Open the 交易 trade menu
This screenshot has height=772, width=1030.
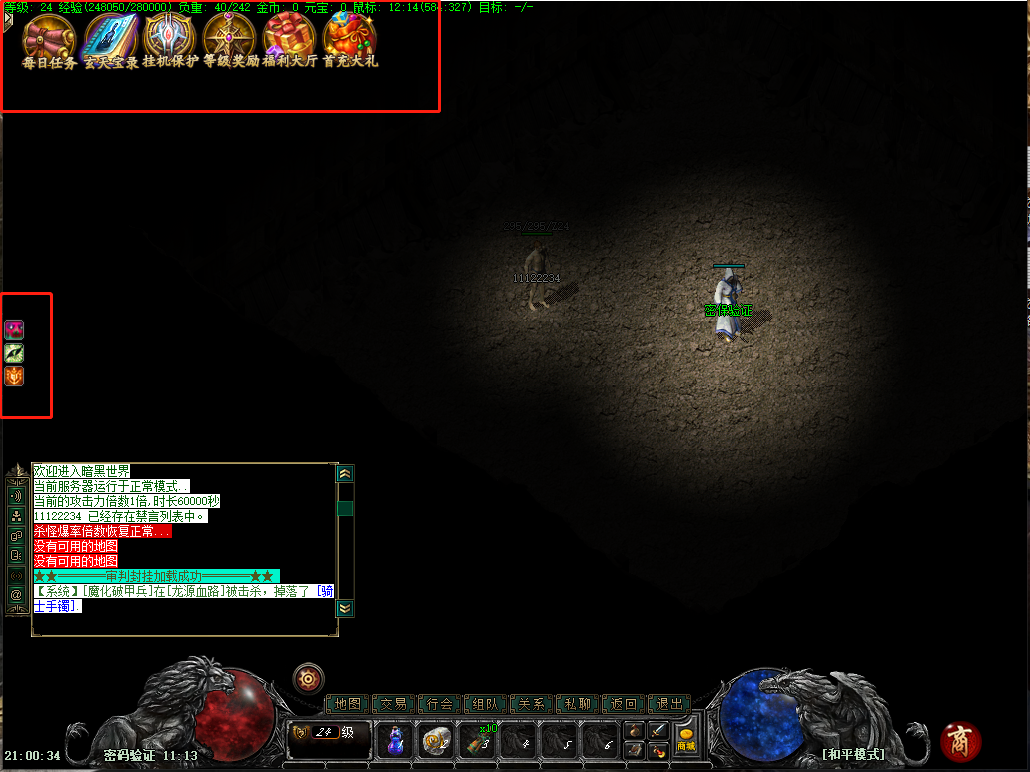[x=393, y=704]
